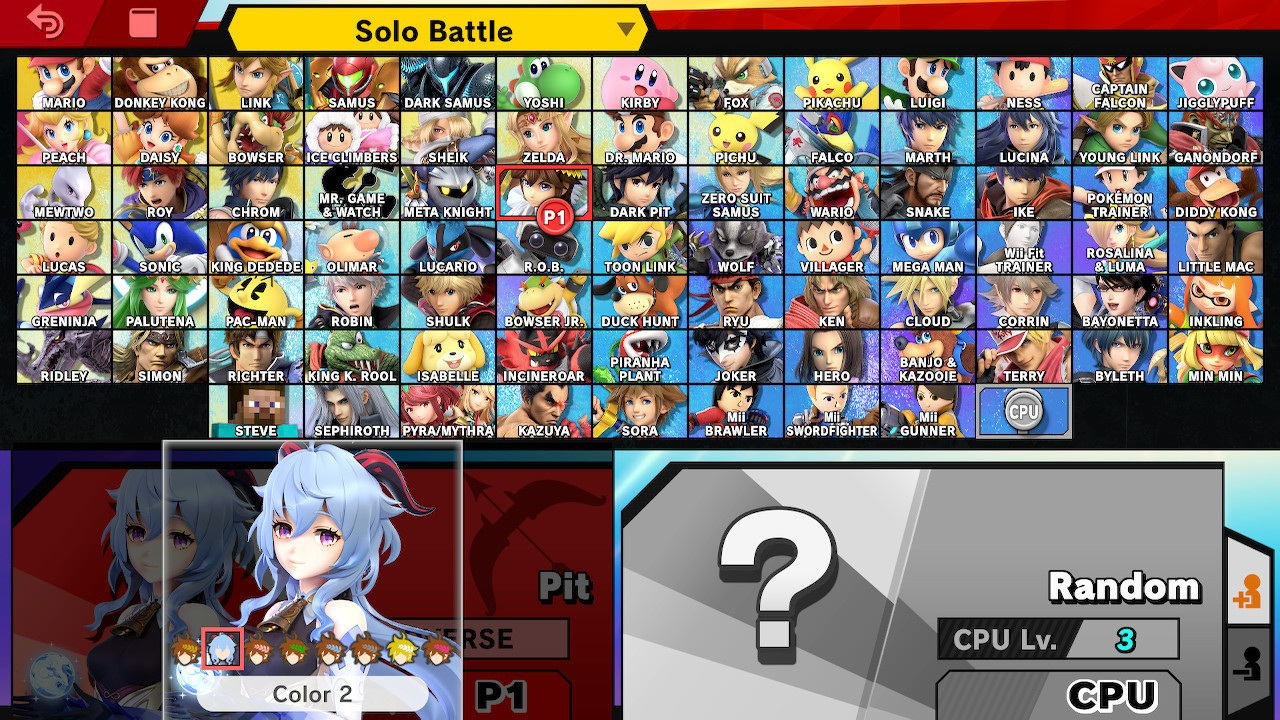This screenshot has width=1280, height=720.
Task: Pick Inkling from the character grid
Action: point(1215,301)
